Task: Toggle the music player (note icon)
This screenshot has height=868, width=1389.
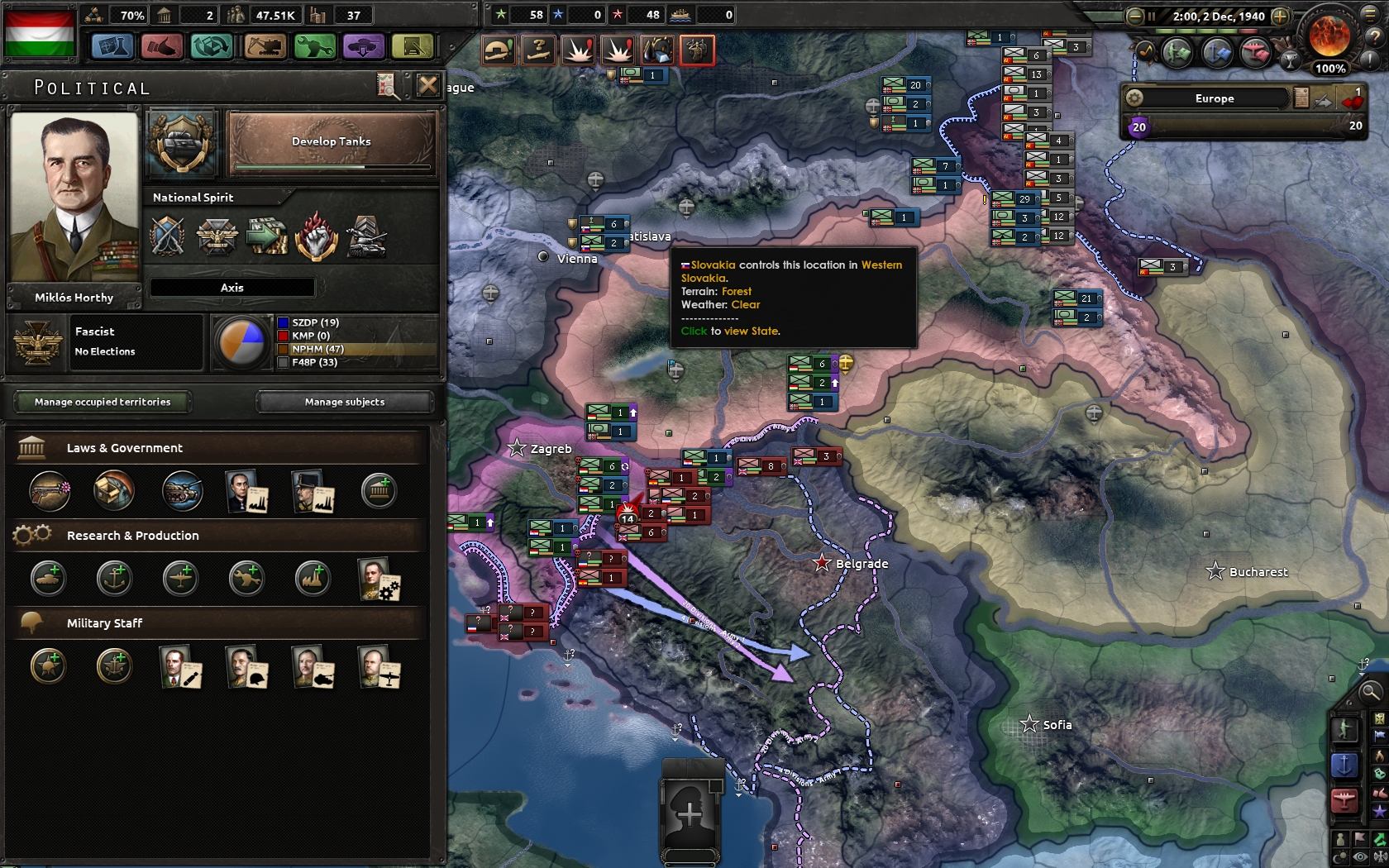Action: [1146, 51]
